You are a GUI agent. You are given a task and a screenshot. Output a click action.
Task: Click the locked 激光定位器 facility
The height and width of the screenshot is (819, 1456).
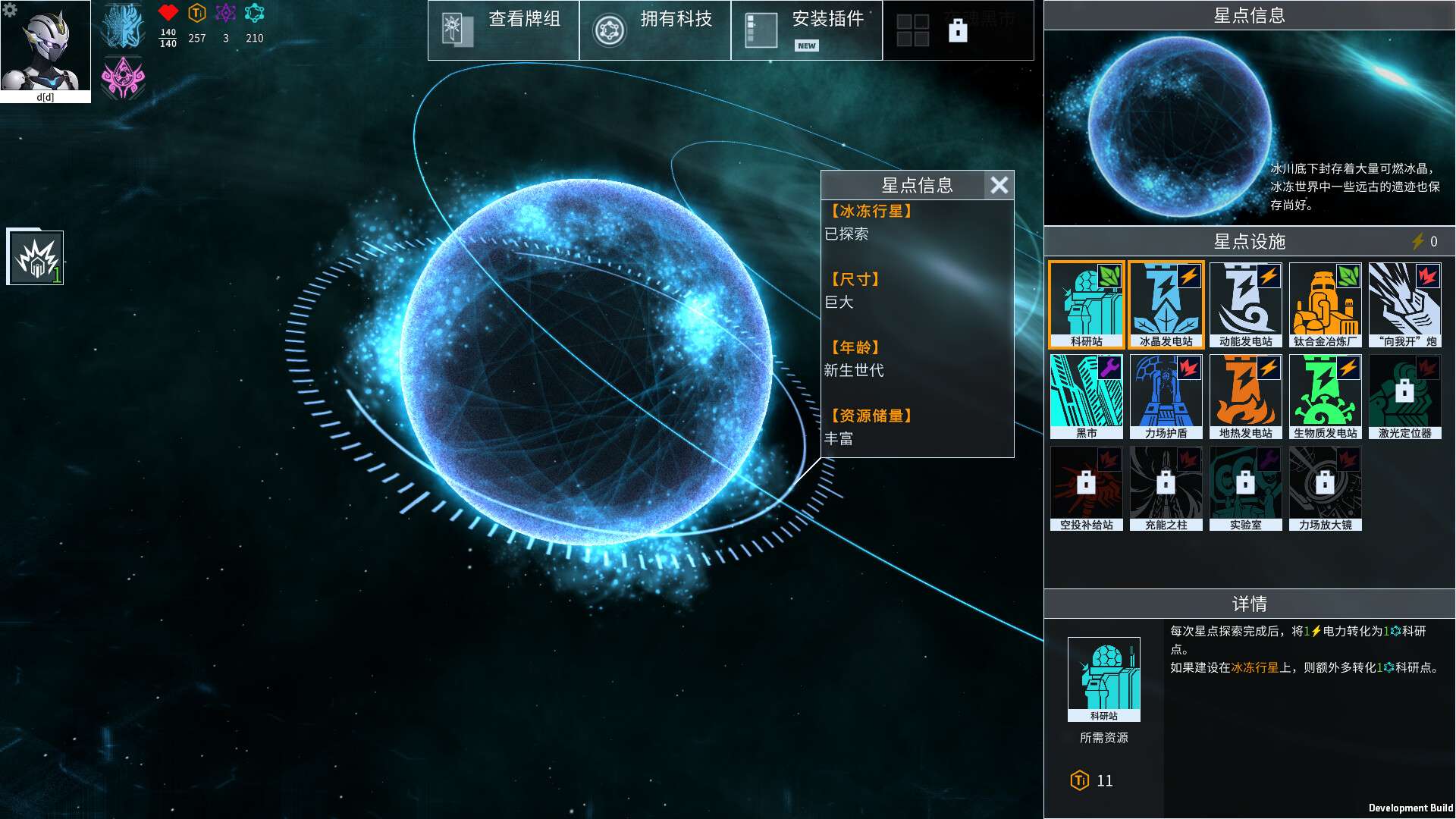(1404, 396)
